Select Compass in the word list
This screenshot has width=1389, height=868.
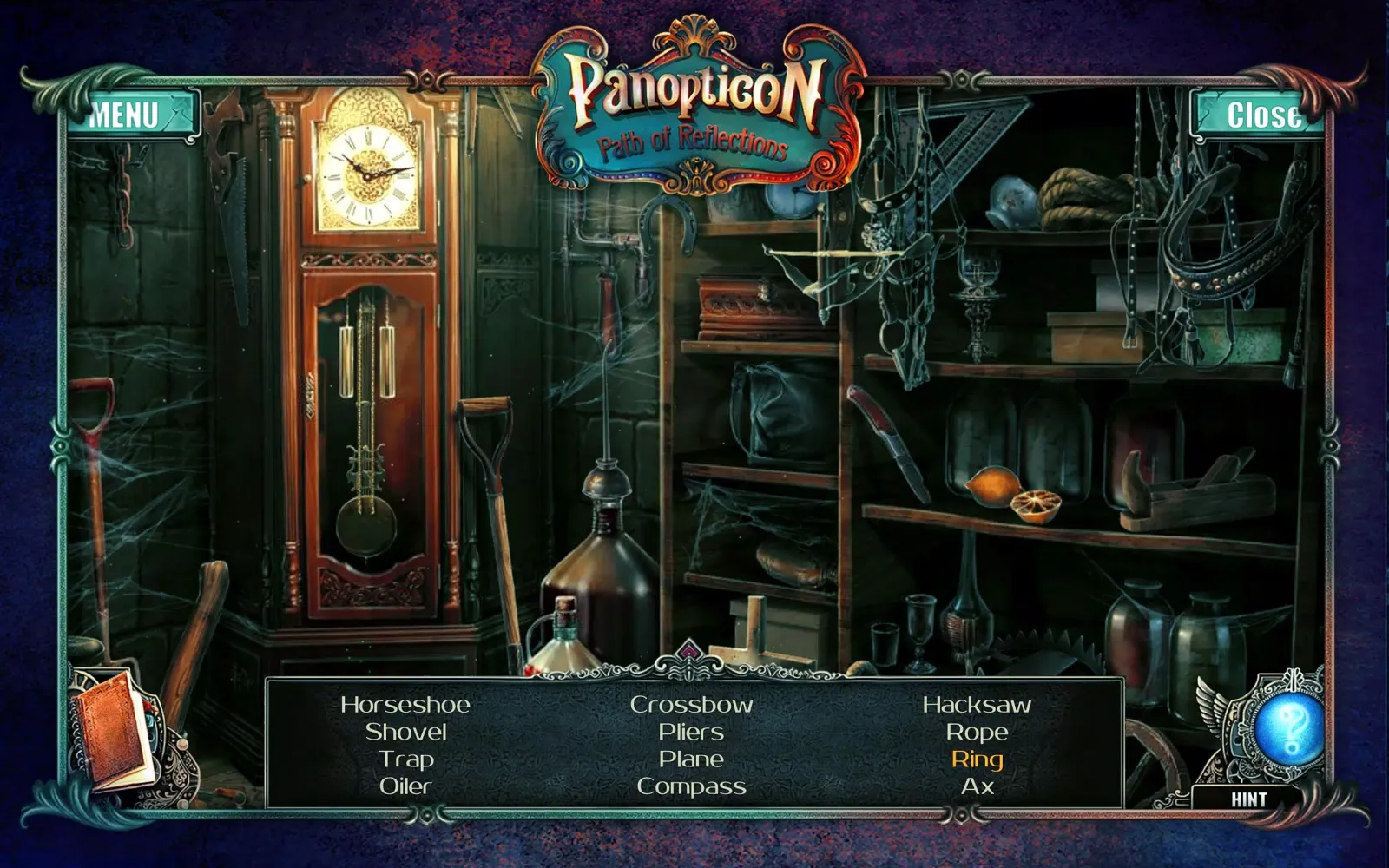tap(691, 786)
